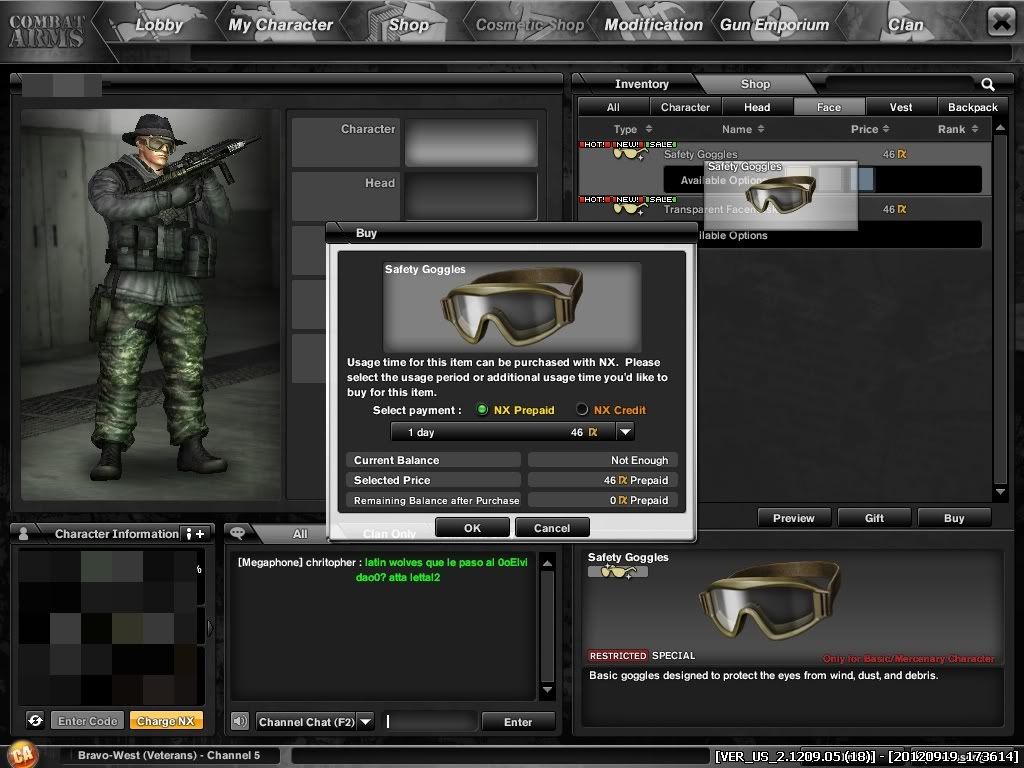Open the Clan page
1024x768 pixels.
(906, 25)
